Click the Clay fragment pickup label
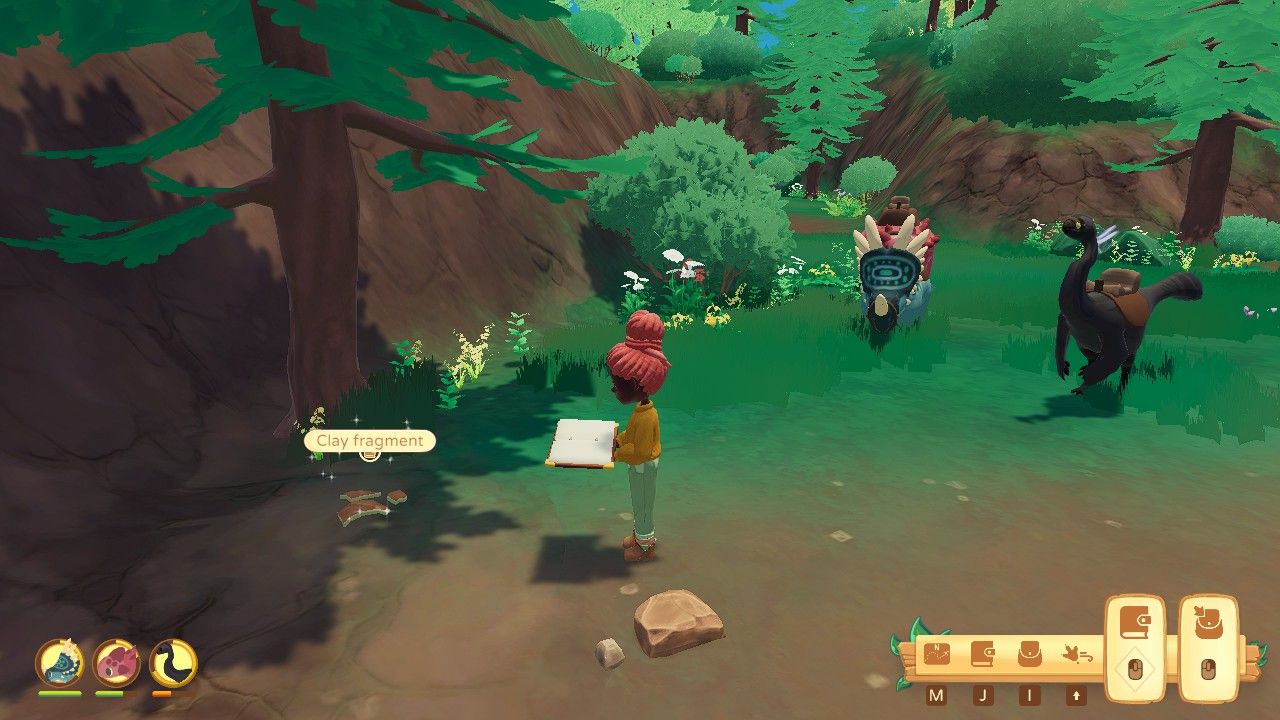This screenshot has width=1280, height=720. [x=368, y=441]
